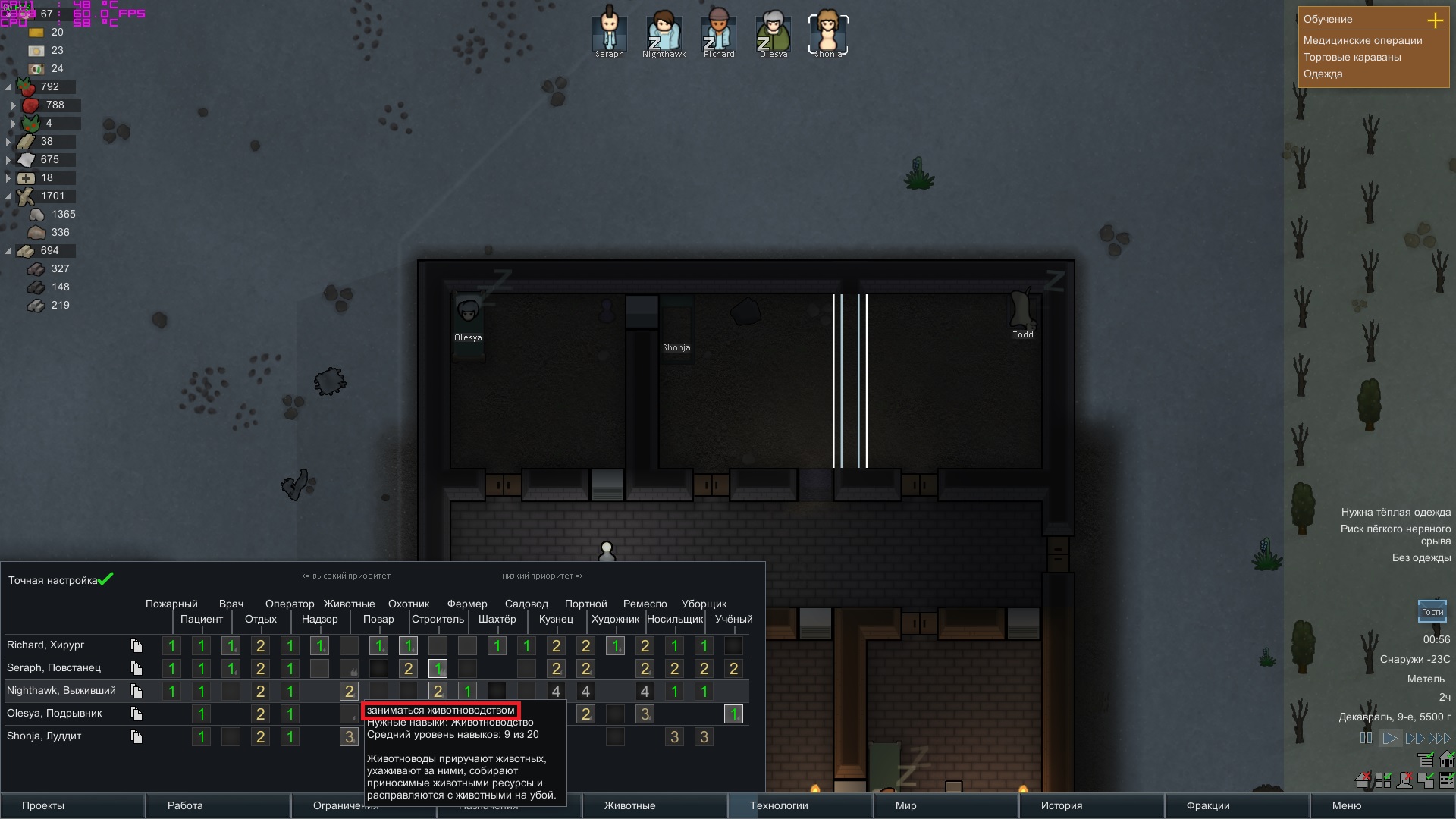Collapse the raw food category showing 792
This screenshot has width=1456, height=819.
[x=8, y=86]
